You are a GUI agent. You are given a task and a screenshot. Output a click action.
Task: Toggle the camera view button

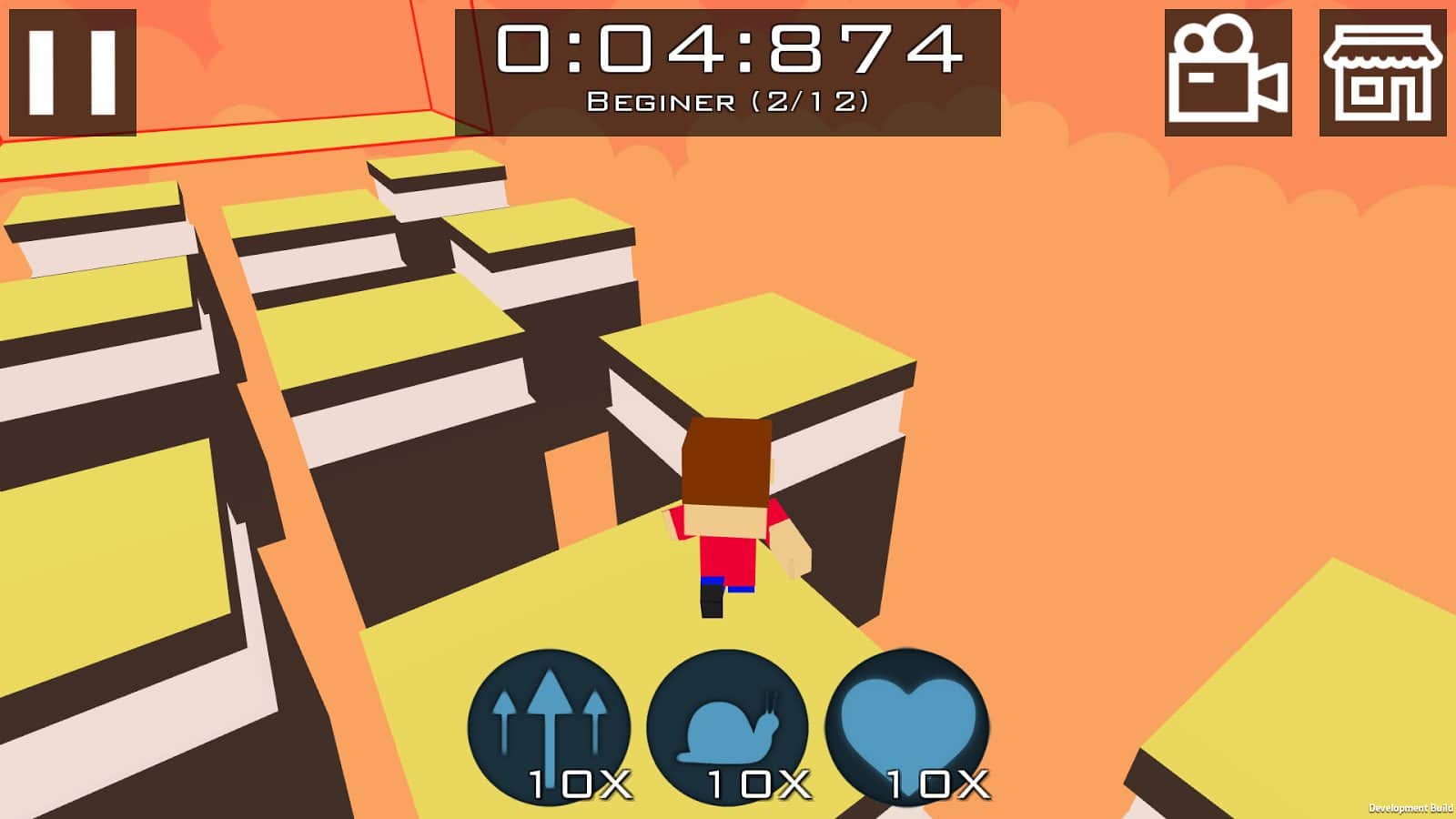coord(1228,73)
